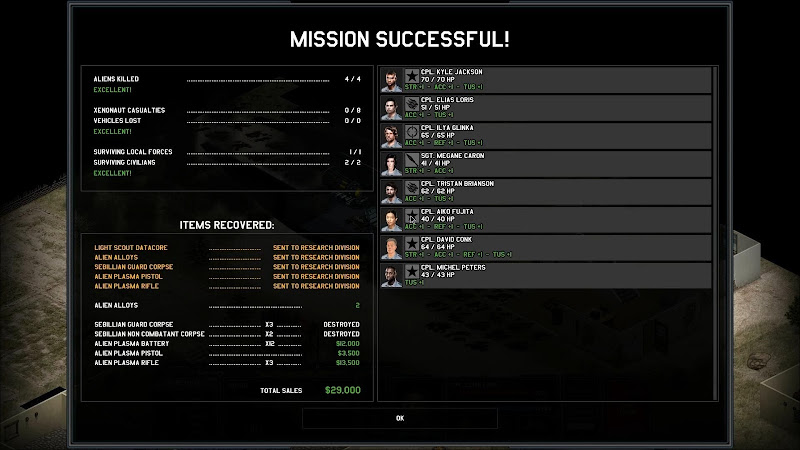Click Cpl. Tristan Branson's soldier row
The width and height of the screenshot is (800, 450).
(545, 192)
